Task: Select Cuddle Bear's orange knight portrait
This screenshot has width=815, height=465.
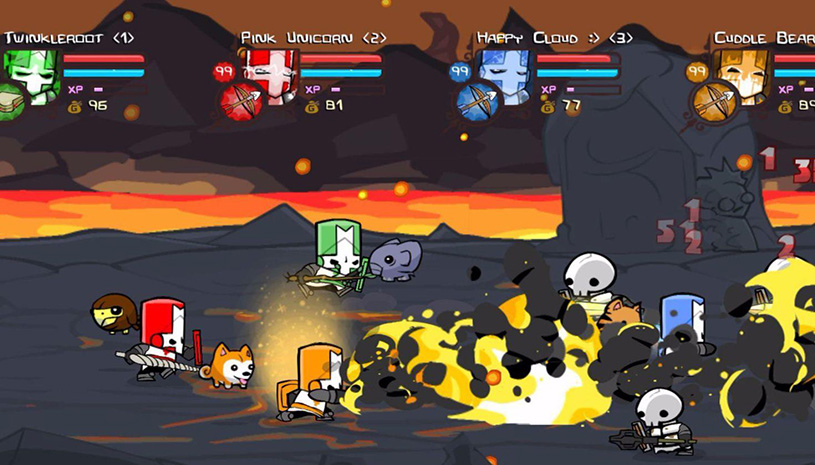Action: 742,72
